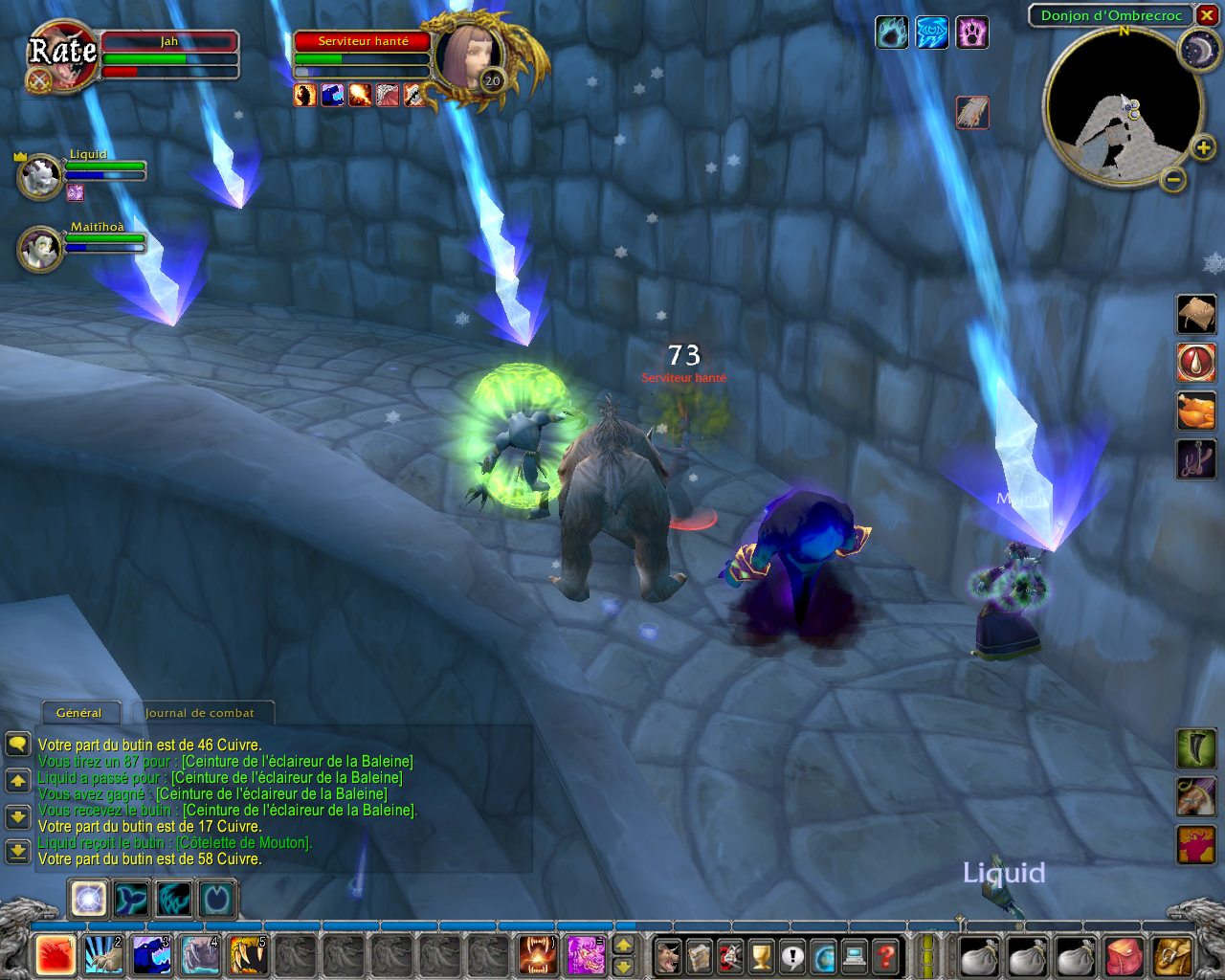The height and width of the screenshot is (980, 1225).
Task: Select party member Liquid's portrait
Action: coord(41,178)
